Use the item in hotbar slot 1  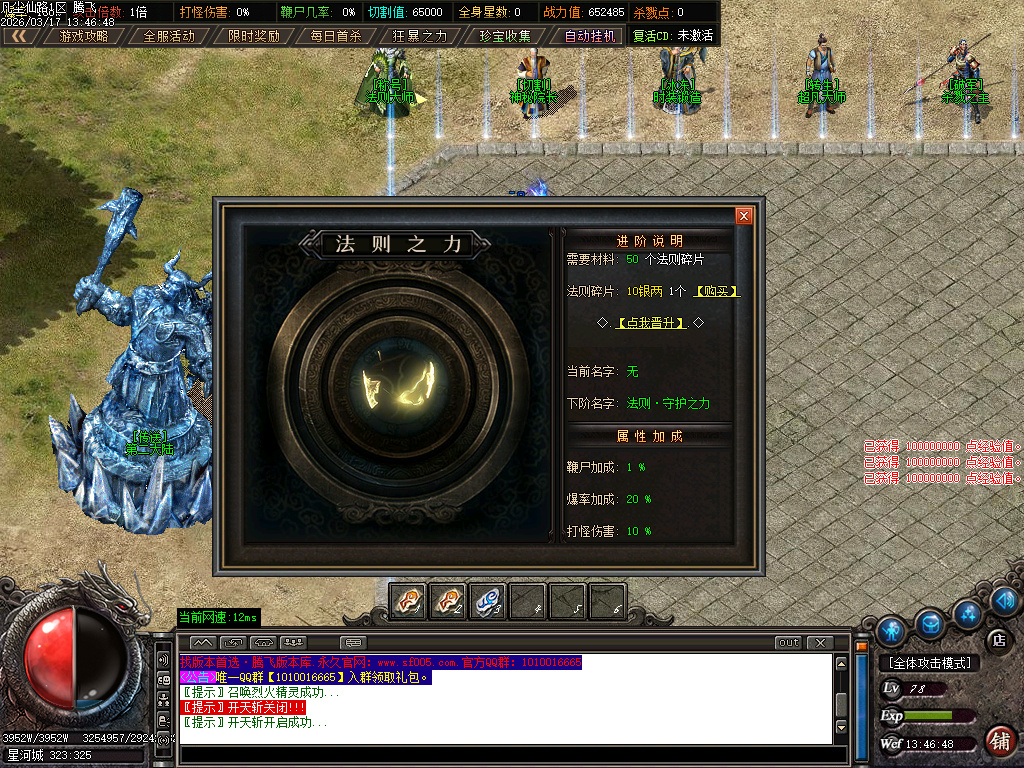coord(408,601)
